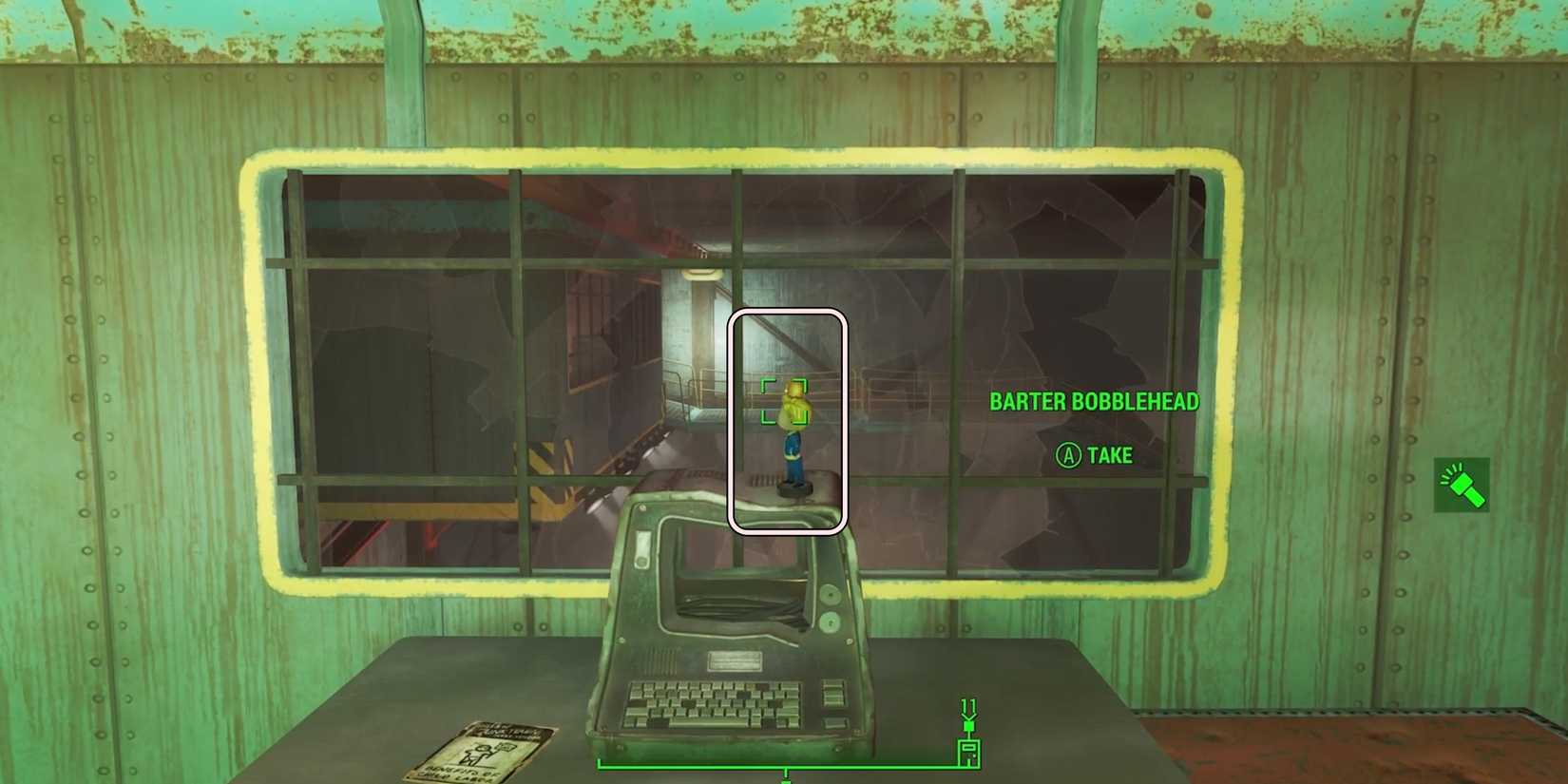Click the (A) button prompt icon
The height and width of the screenshot is (784, 1568).
click(1069, 456)
